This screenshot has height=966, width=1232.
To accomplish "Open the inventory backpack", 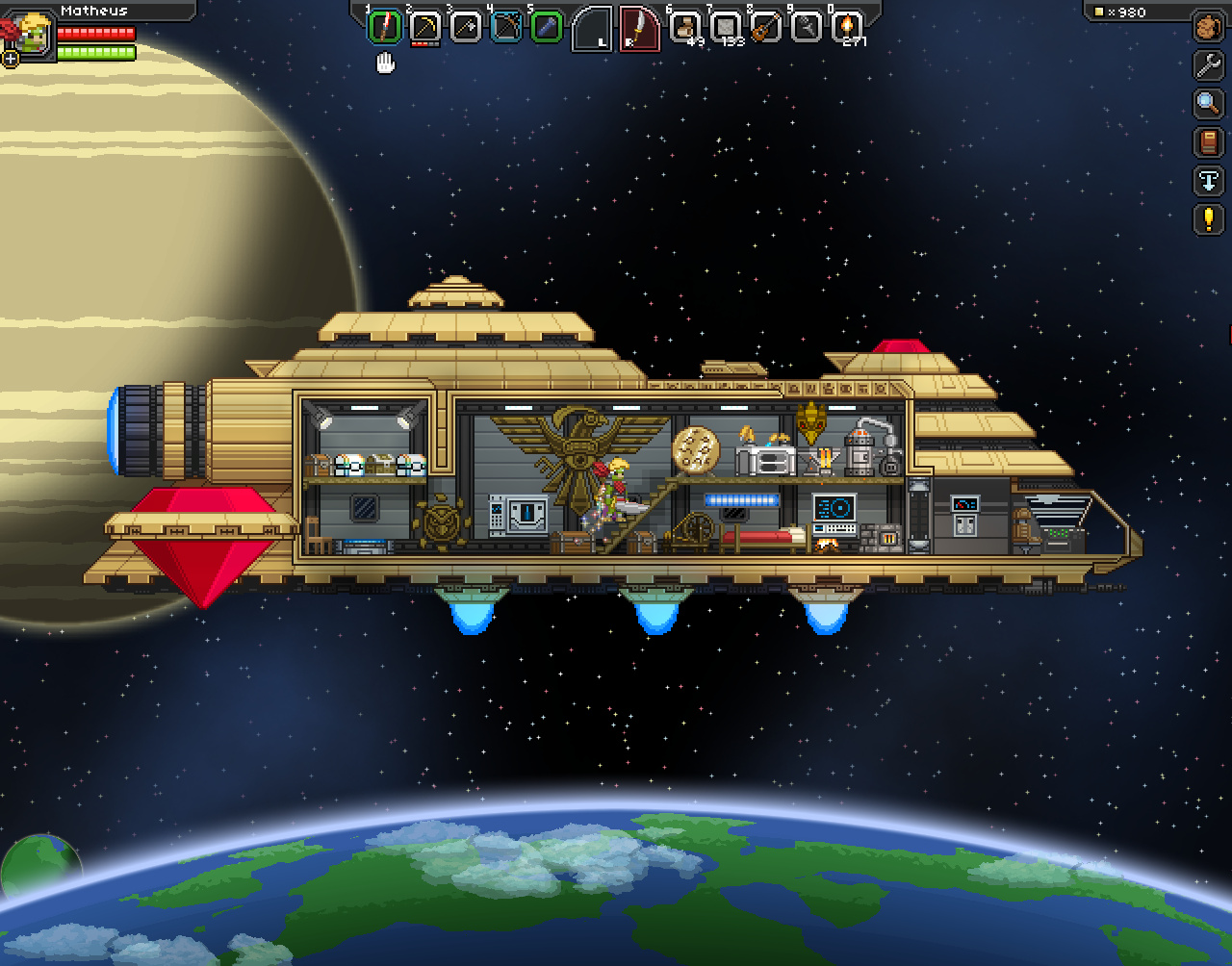I will pyautogui.click(x=1208, y=27).
